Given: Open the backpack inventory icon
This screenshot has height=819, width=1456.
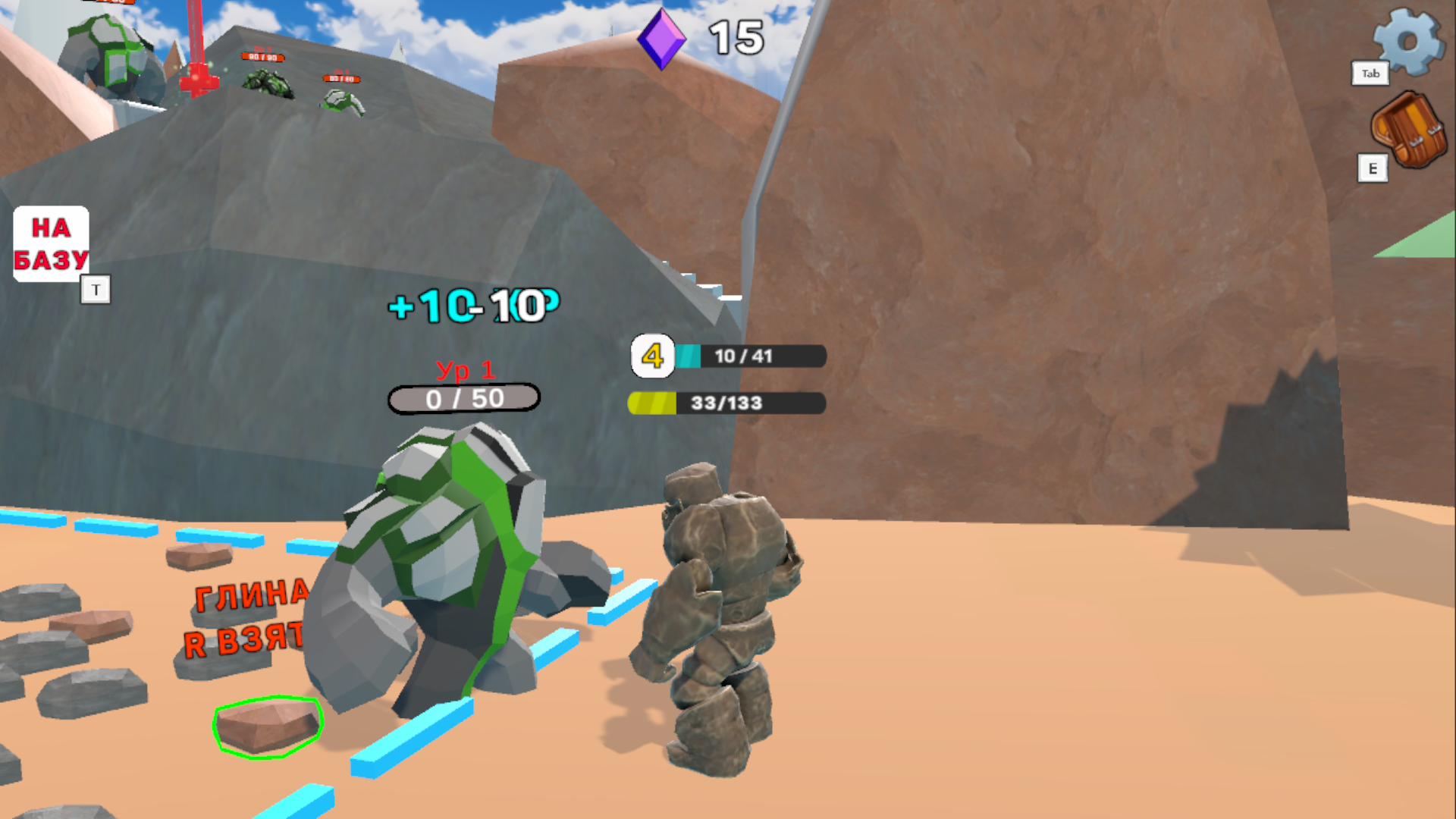Looking at the screenshot, I should [x=1407, y=130].
